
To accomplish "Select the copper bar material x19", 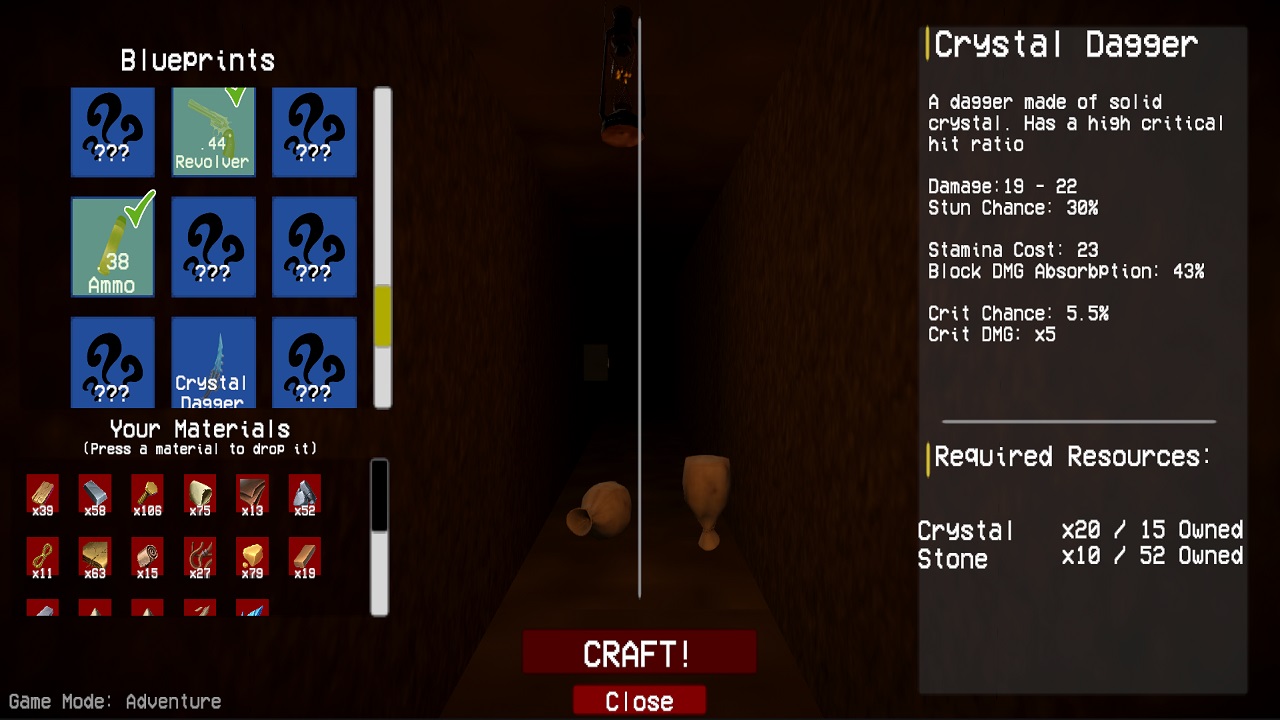I will pyautogui.click(x=302, y=557).
